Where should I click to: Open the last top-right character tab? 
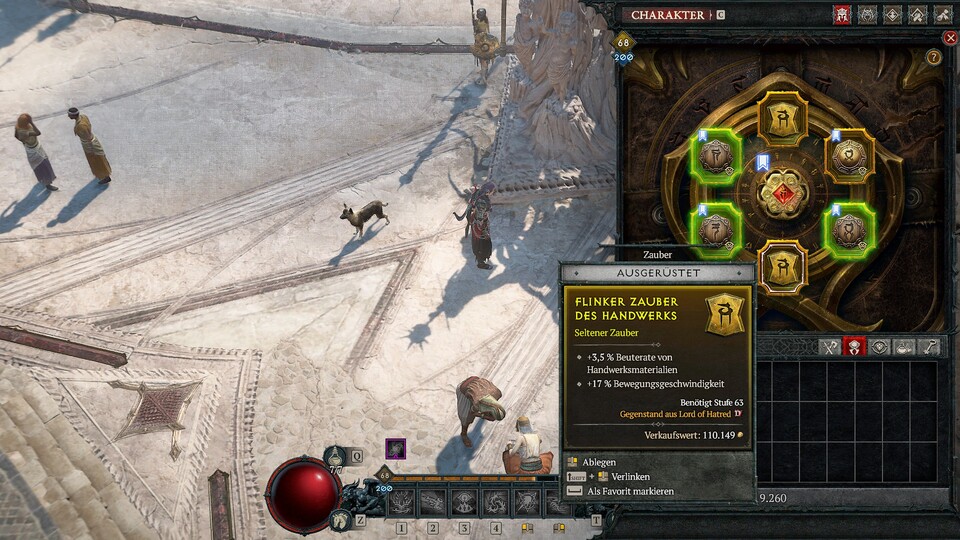coord(943,15)
